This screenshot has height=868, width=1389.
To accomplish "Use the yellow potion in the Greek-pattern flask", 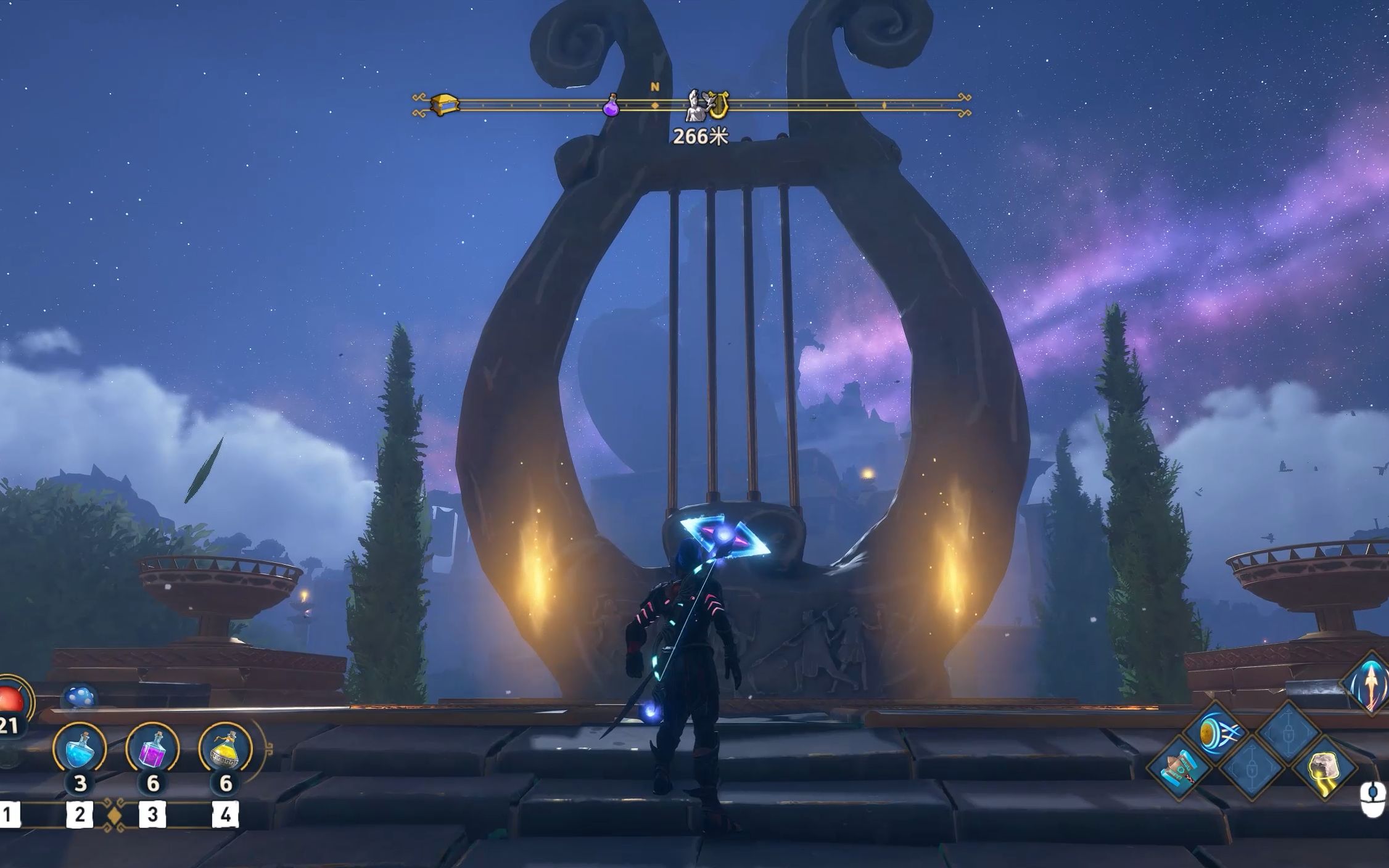I will point(225,748).
